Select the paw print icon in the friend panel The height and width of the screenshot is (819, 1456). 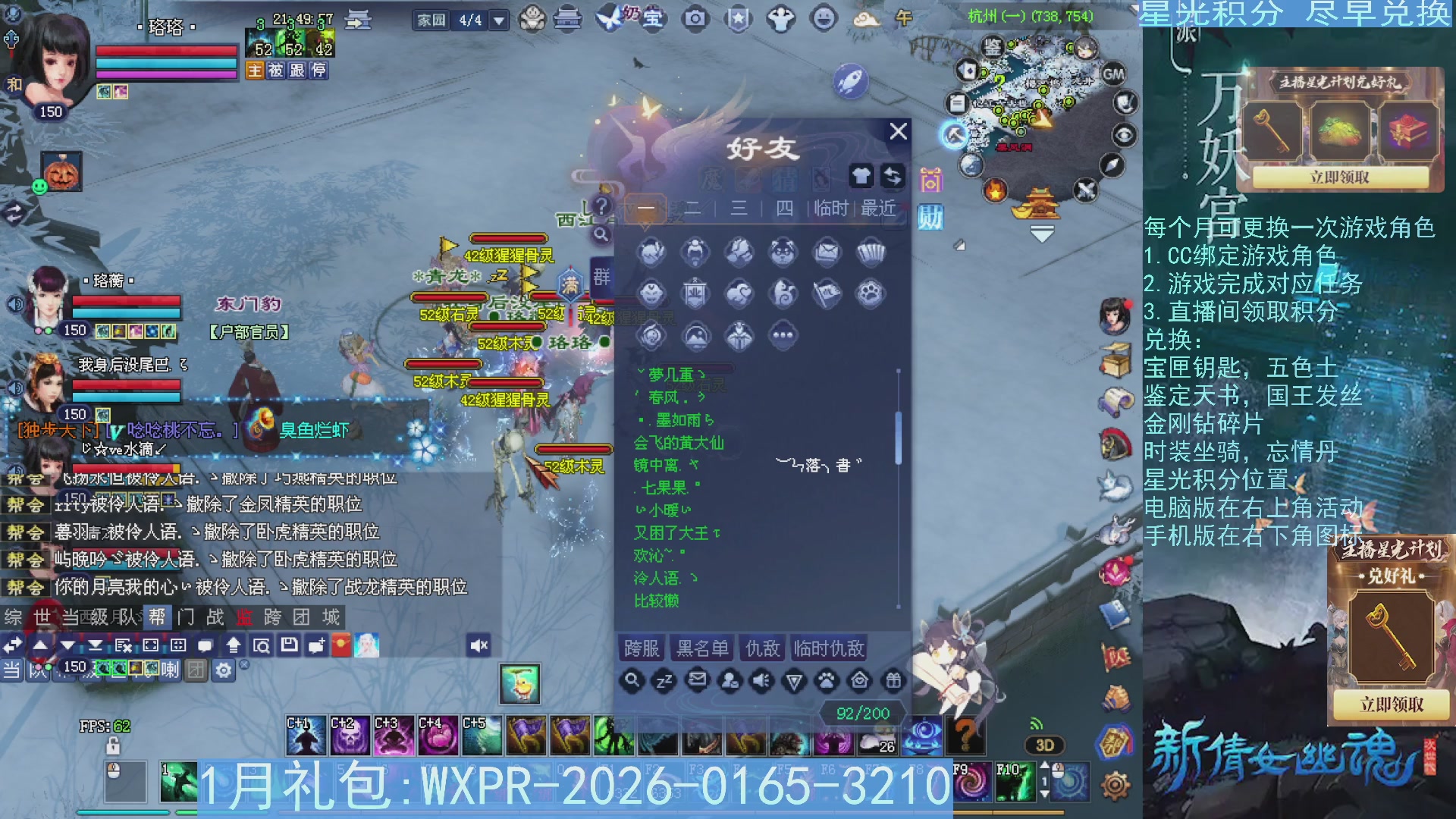[x=827, y=680]
